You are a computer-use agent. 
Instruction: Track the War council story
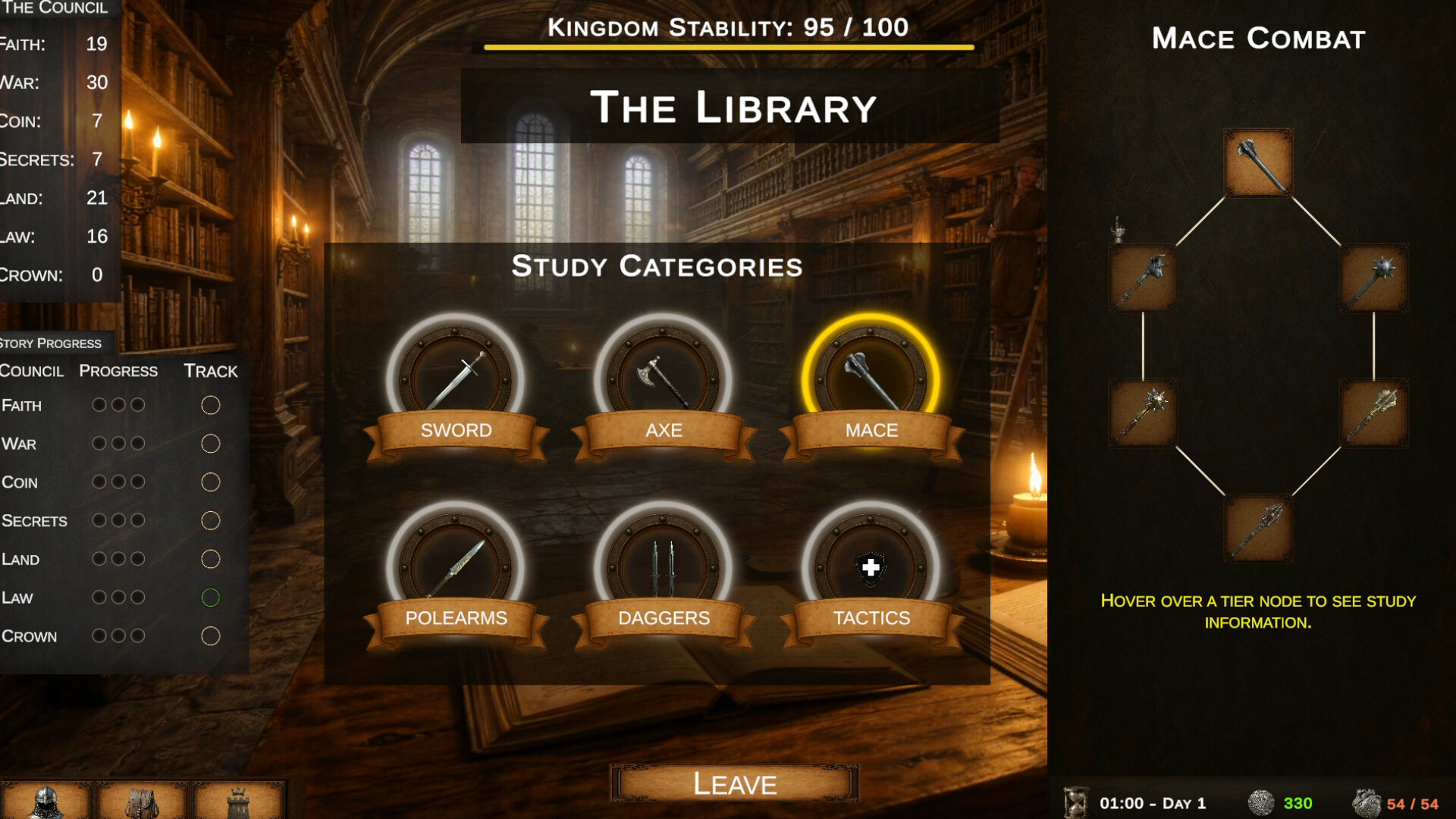click(x=211, y=444)
